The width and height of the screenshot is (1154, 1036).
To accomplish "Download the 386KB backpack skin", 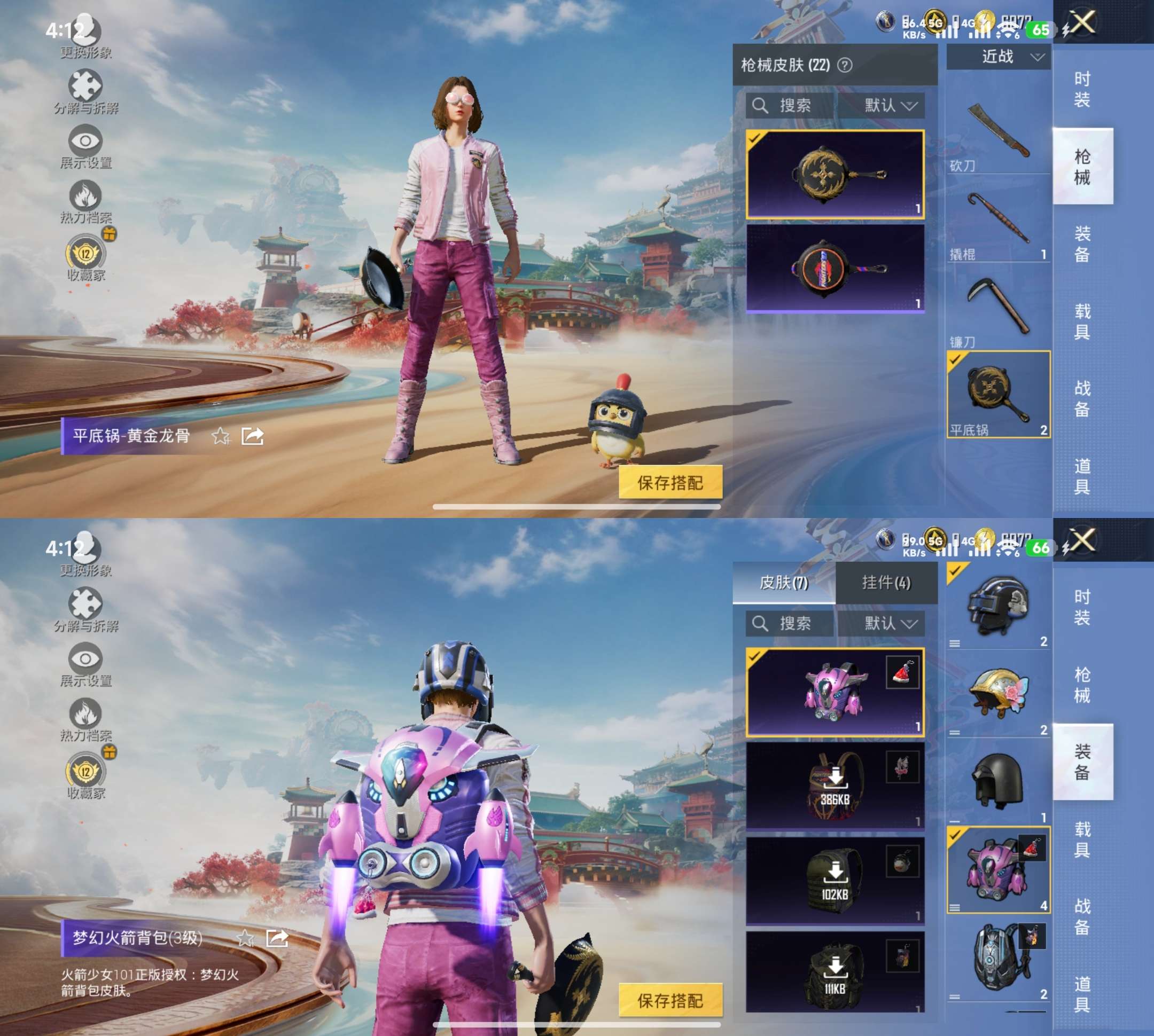I will tap(835, 786).
